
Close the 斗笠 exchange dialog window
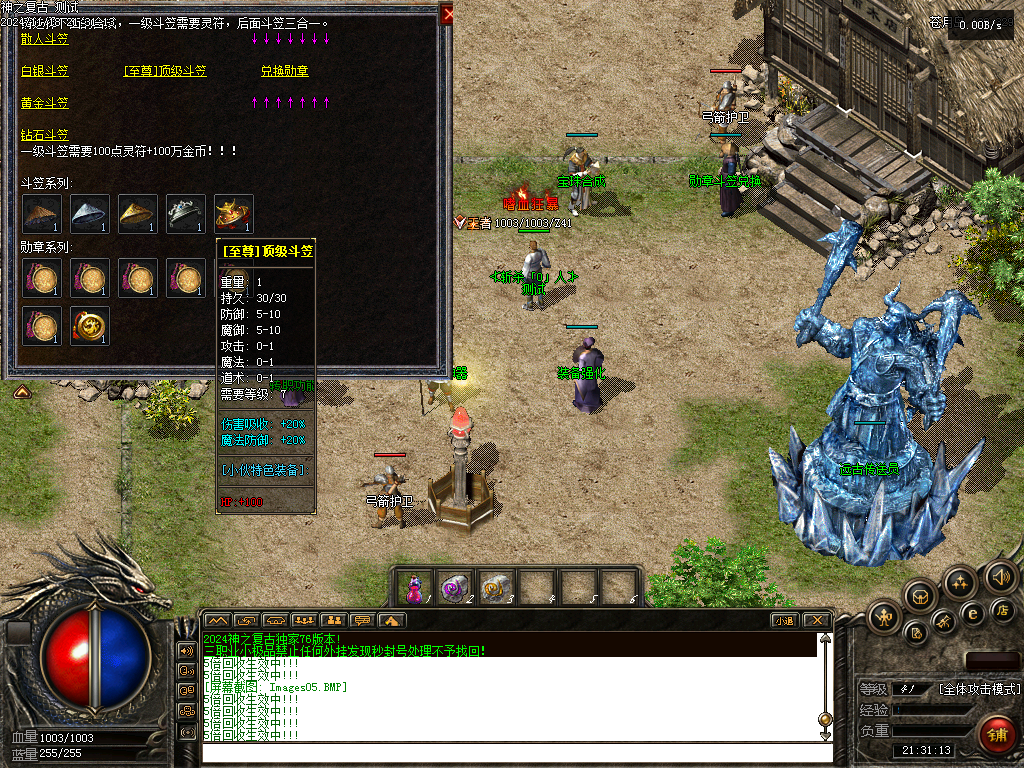tap(447, 13)
